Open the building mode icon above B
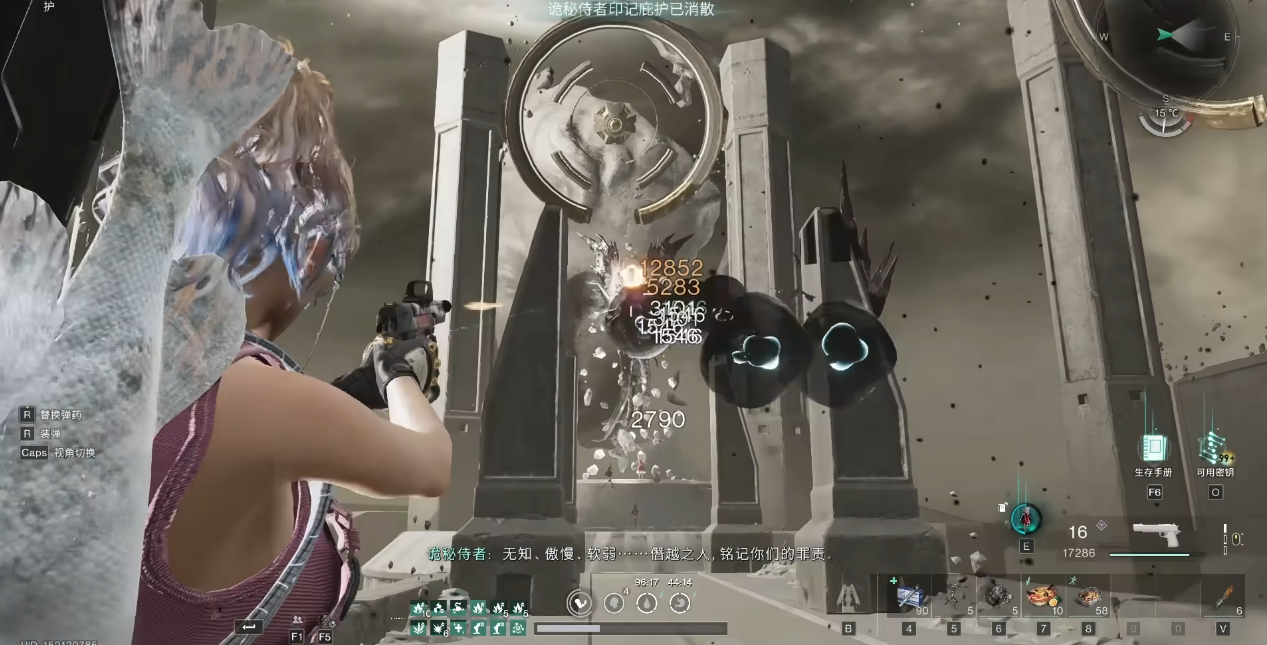The width and height of the screenshot is (1267, 645). (848, 597)
